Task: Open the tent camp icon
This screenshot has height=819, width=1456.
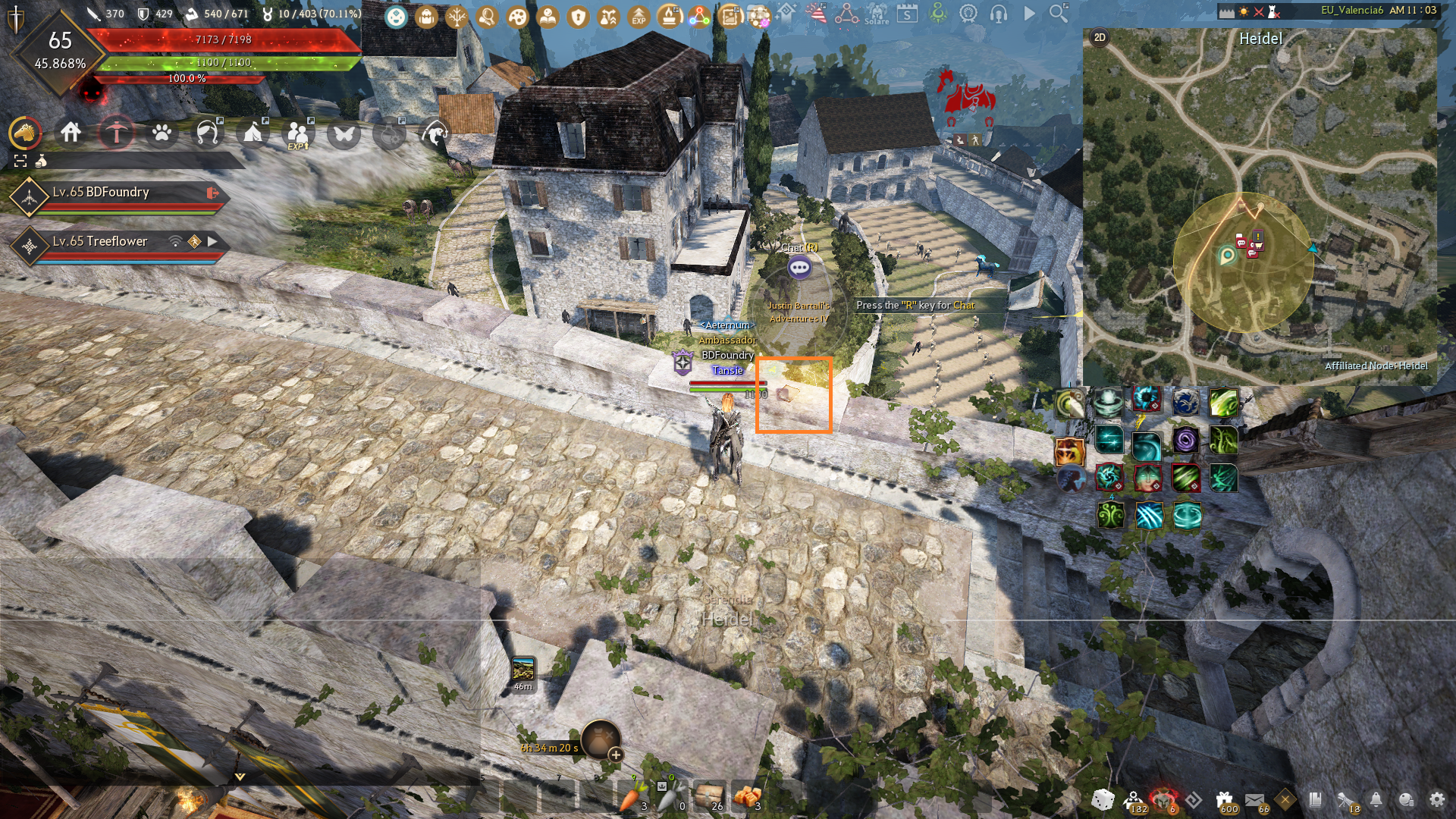Action: (253, 133)
